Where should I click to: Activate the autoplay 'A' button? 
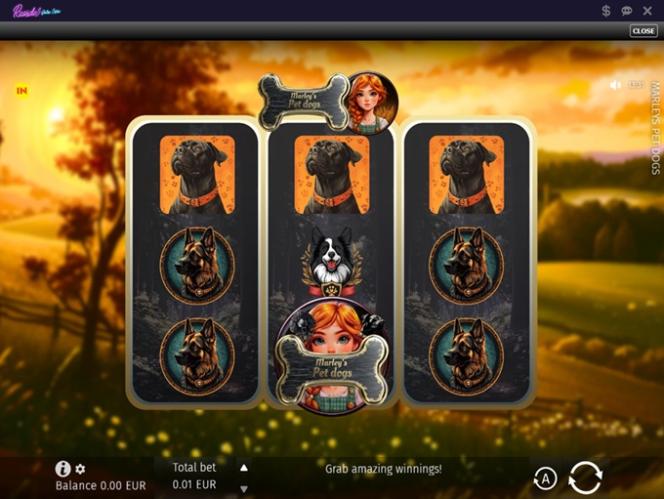click(544, 478)
